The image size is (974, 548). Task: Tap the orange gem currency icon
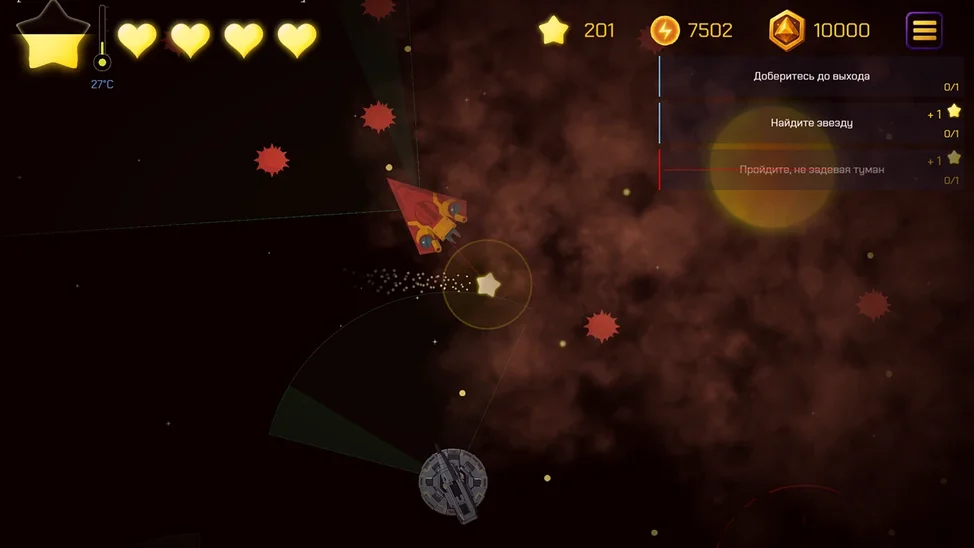click(x=786, y=31)
